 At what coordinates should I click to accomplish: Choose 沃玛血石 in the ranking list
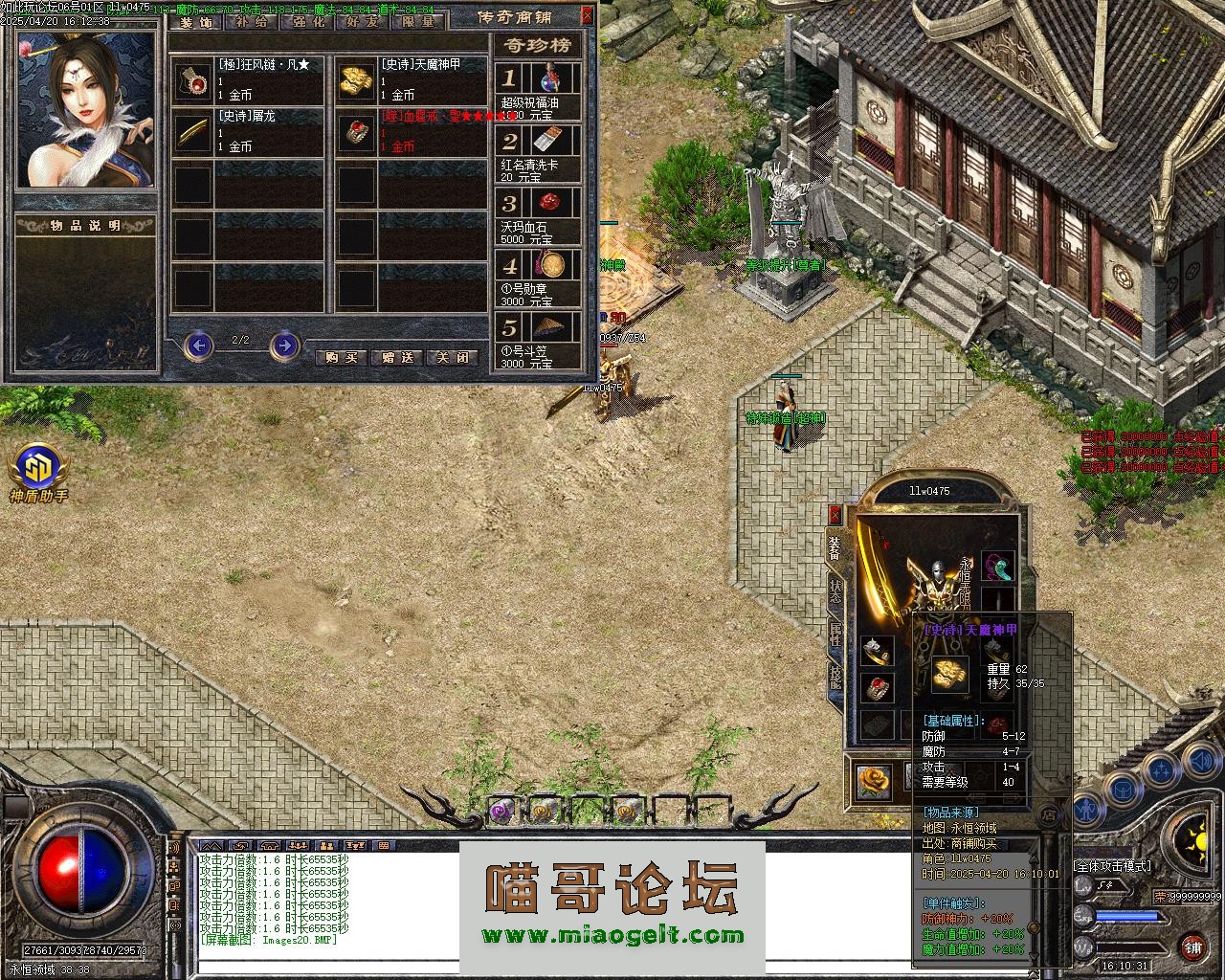coord(539,214)
